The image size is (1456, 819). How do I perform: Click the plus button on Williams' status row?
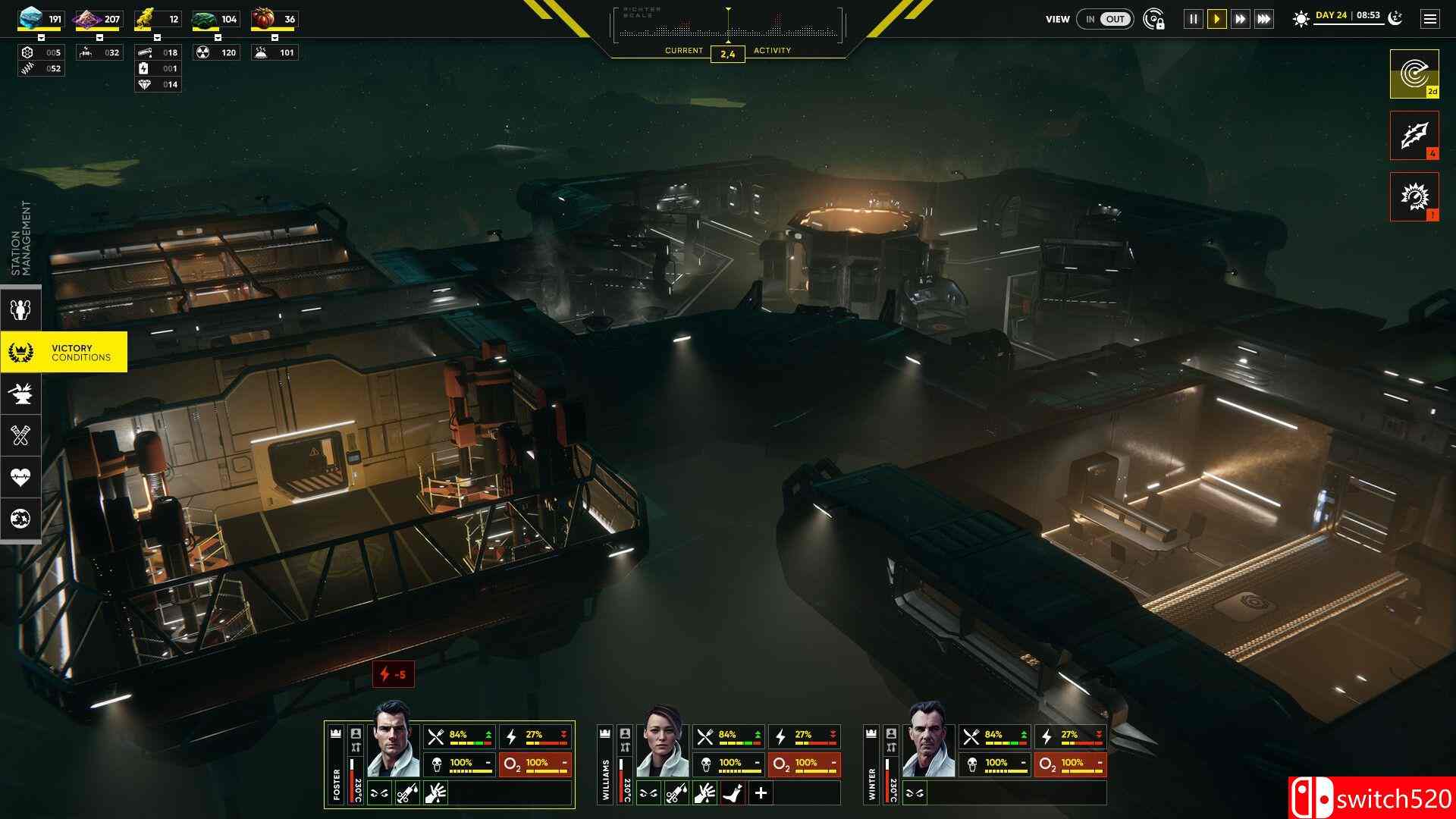click(x=761, y=793)
